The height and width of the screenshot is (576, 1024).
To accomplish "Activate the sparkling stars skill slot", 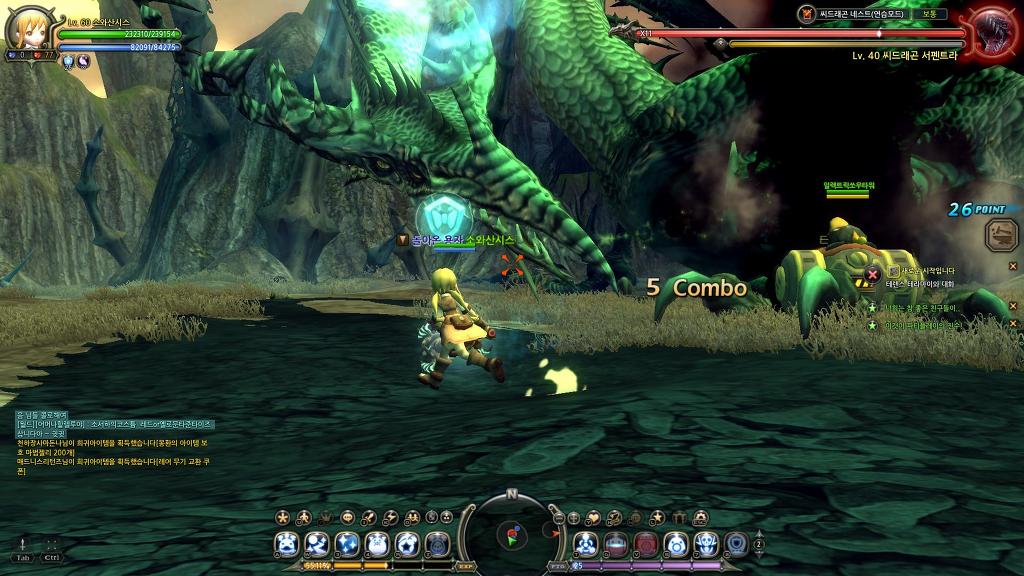I will point(347,544).
